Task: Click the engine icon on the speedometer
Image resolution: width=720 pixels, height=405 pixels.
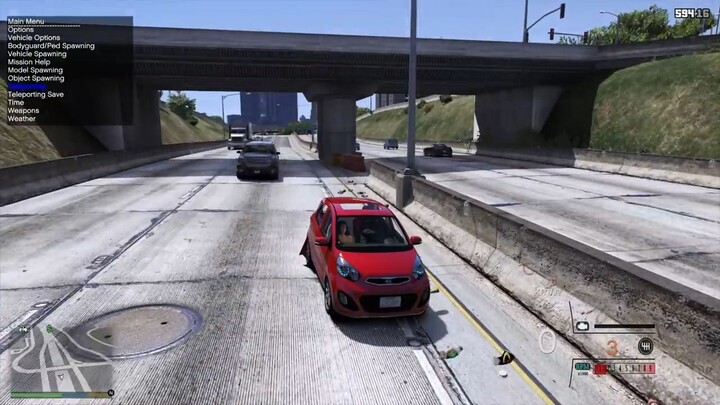Action: pos(582,326)
